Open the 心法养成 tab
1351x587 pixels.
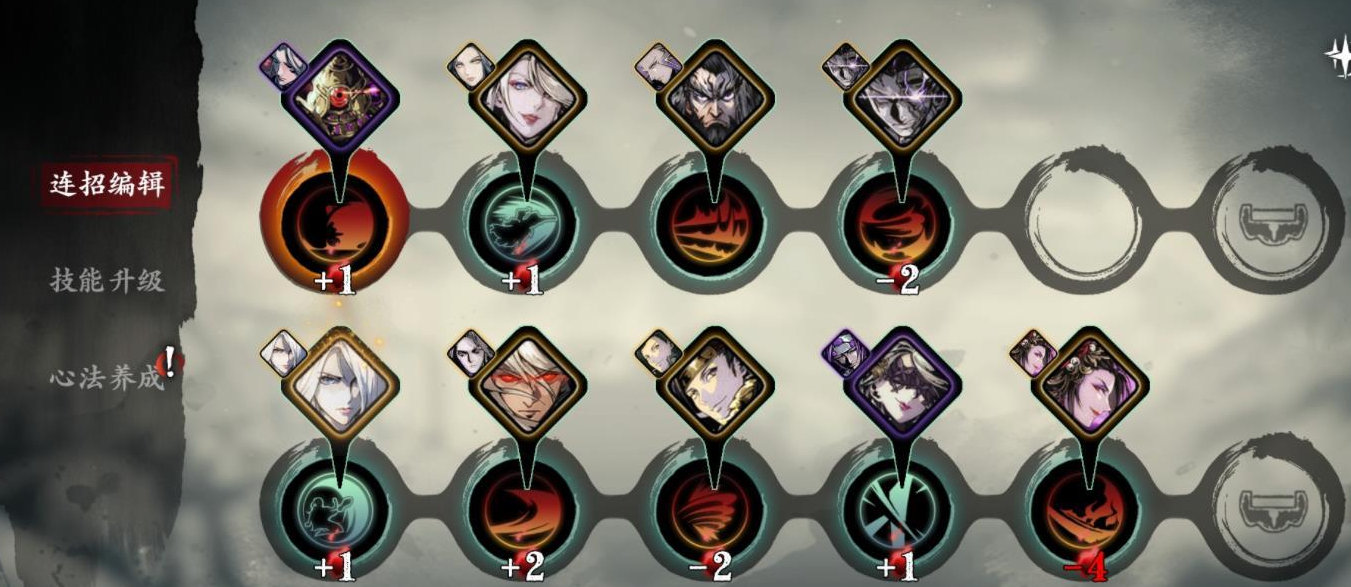pyautogui.click(x=107, y=377)
